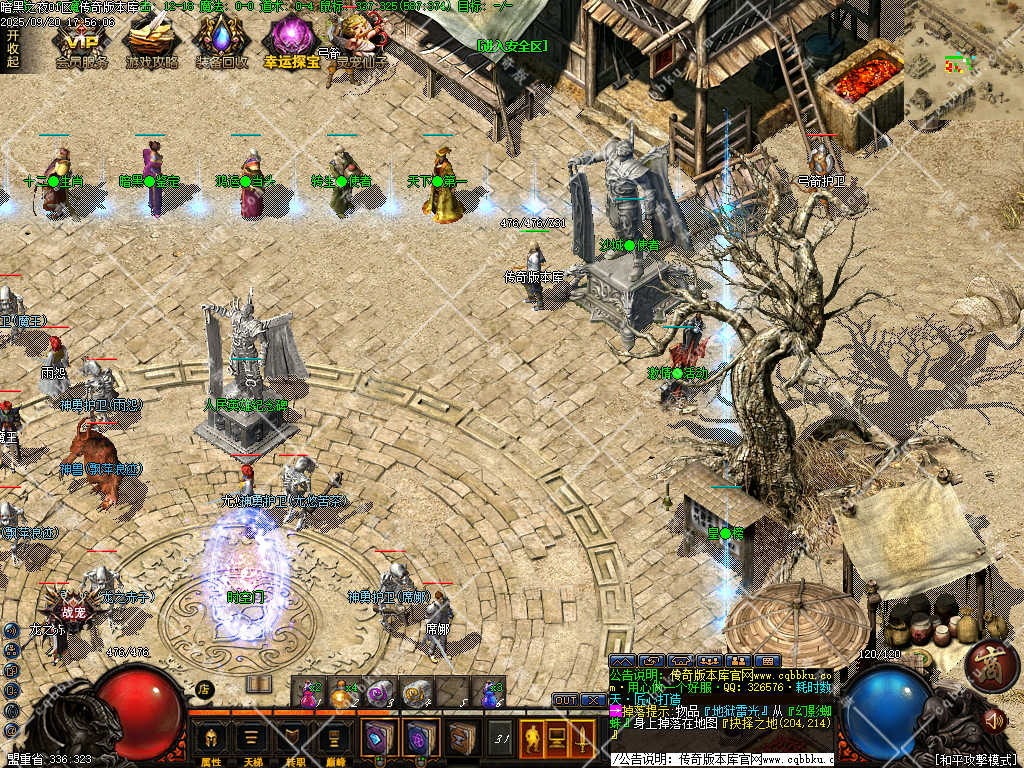
Task: Switch the 和平攻擊模式 attack mode
Action: [x=976, y=760]
